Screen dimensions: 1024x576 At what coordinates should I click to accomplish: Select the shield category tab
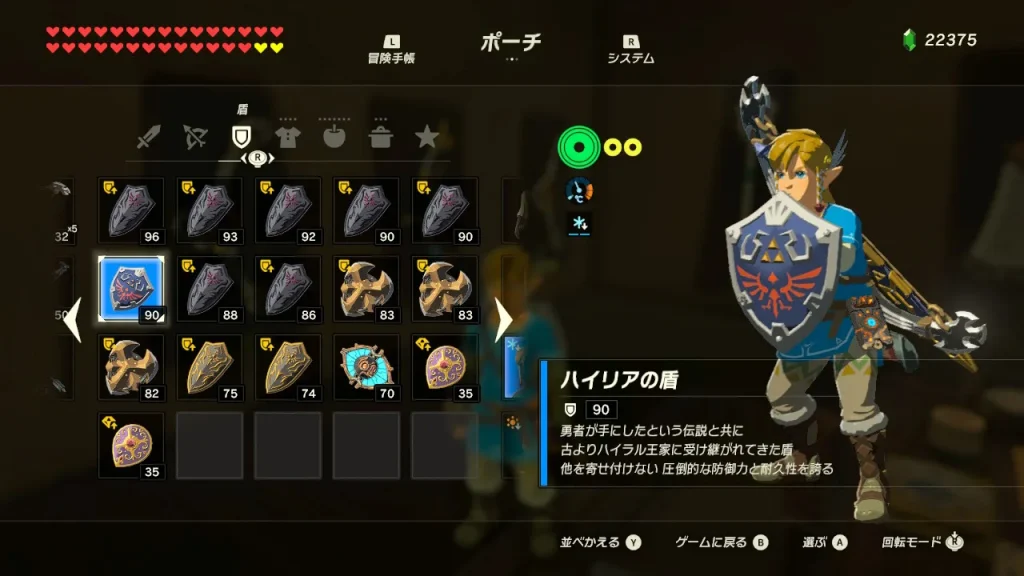(241, 137)
